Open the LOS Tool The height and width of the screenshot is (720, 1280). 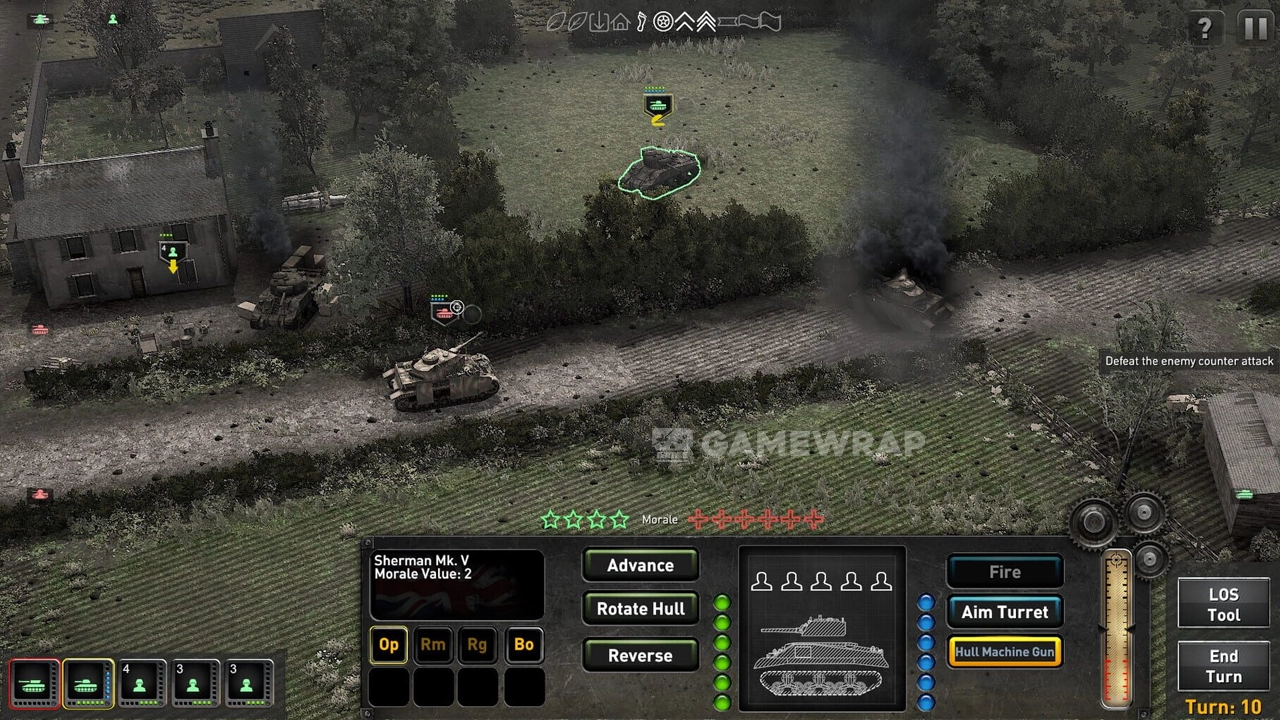click(x=1223, y=605)
